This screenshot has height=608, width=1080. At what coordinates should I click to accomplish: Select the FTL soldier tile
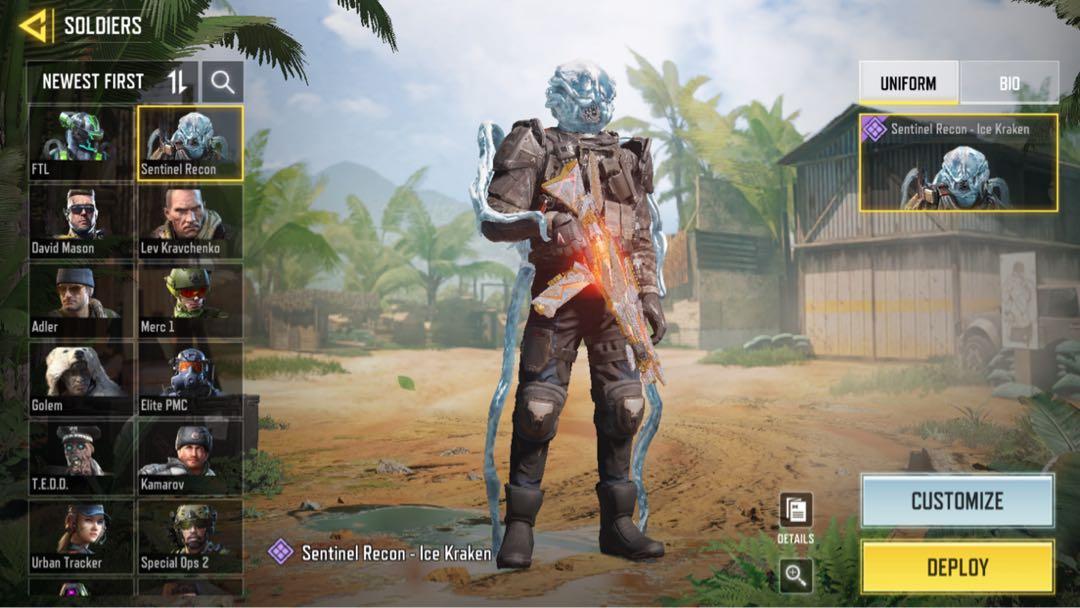80,143
